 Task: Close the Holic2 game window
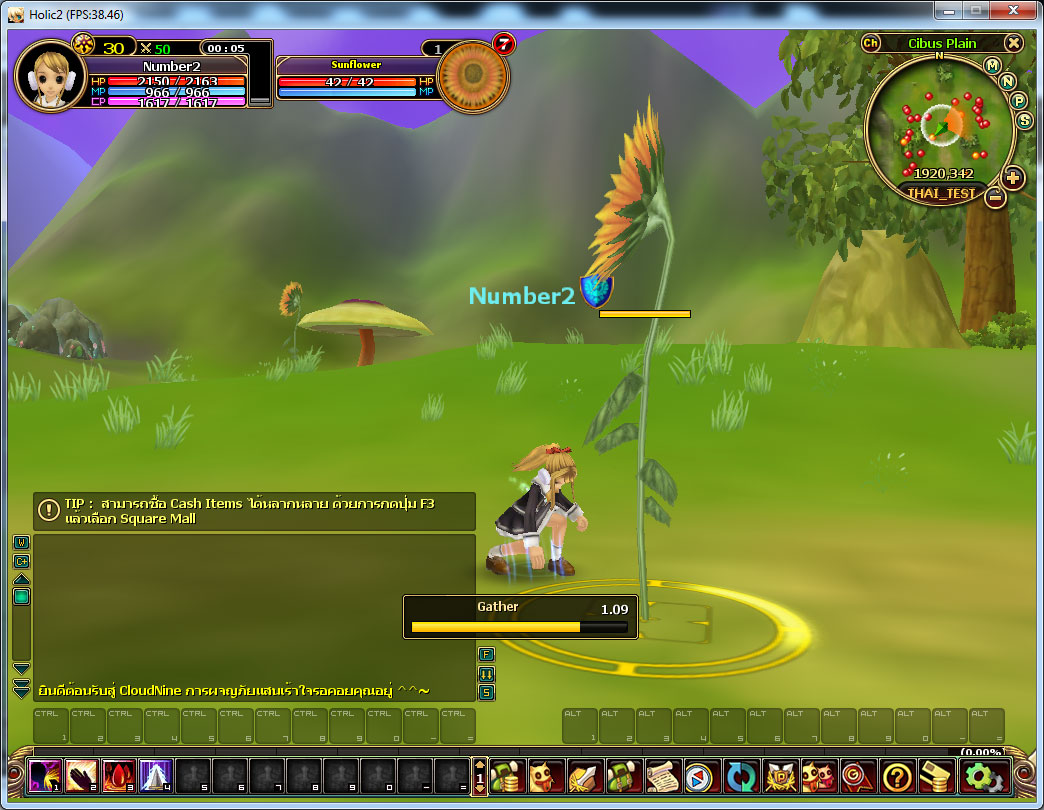coord(1012,12)
